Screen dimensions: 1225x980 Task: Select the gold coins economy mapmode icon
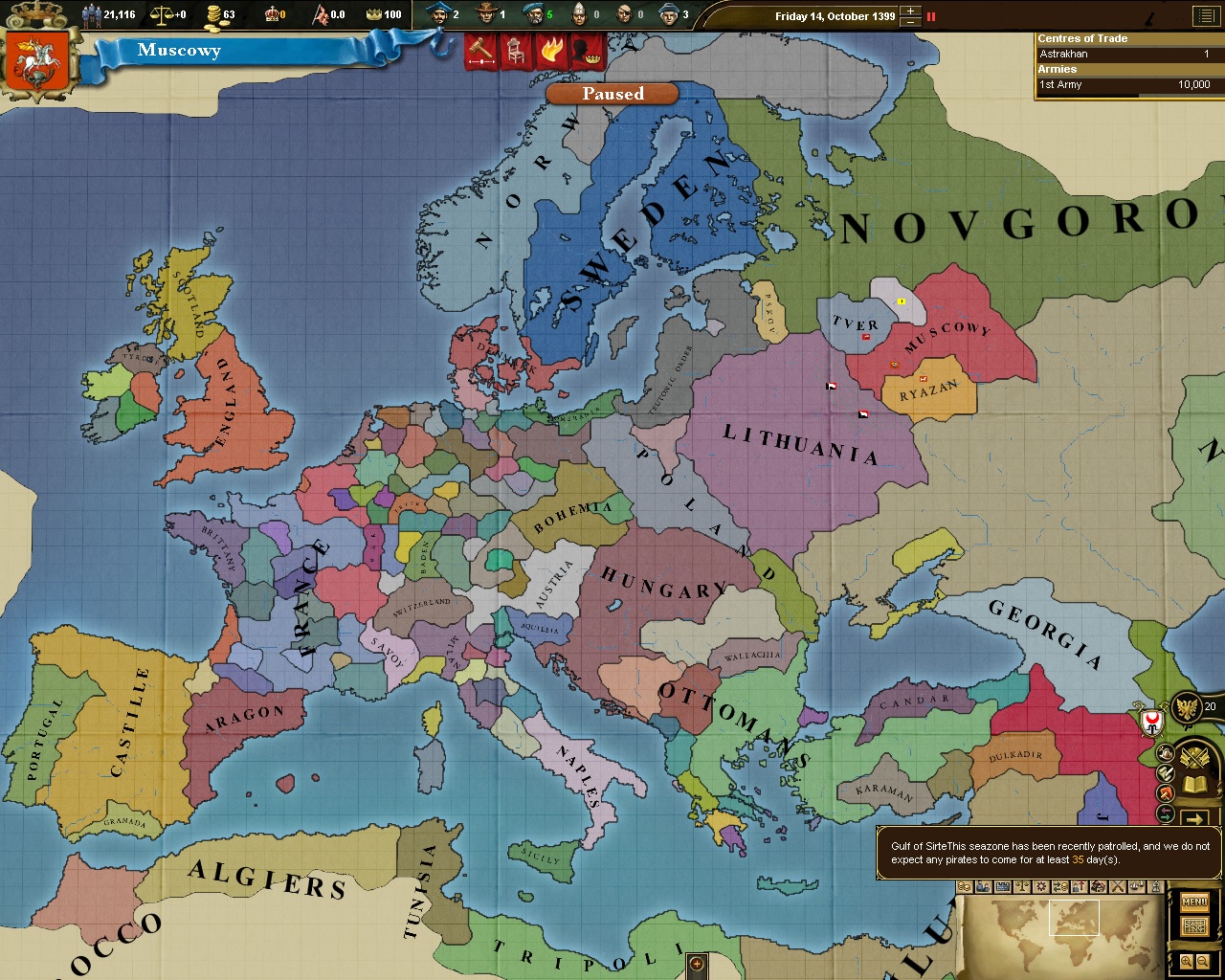tap(963, 887)
